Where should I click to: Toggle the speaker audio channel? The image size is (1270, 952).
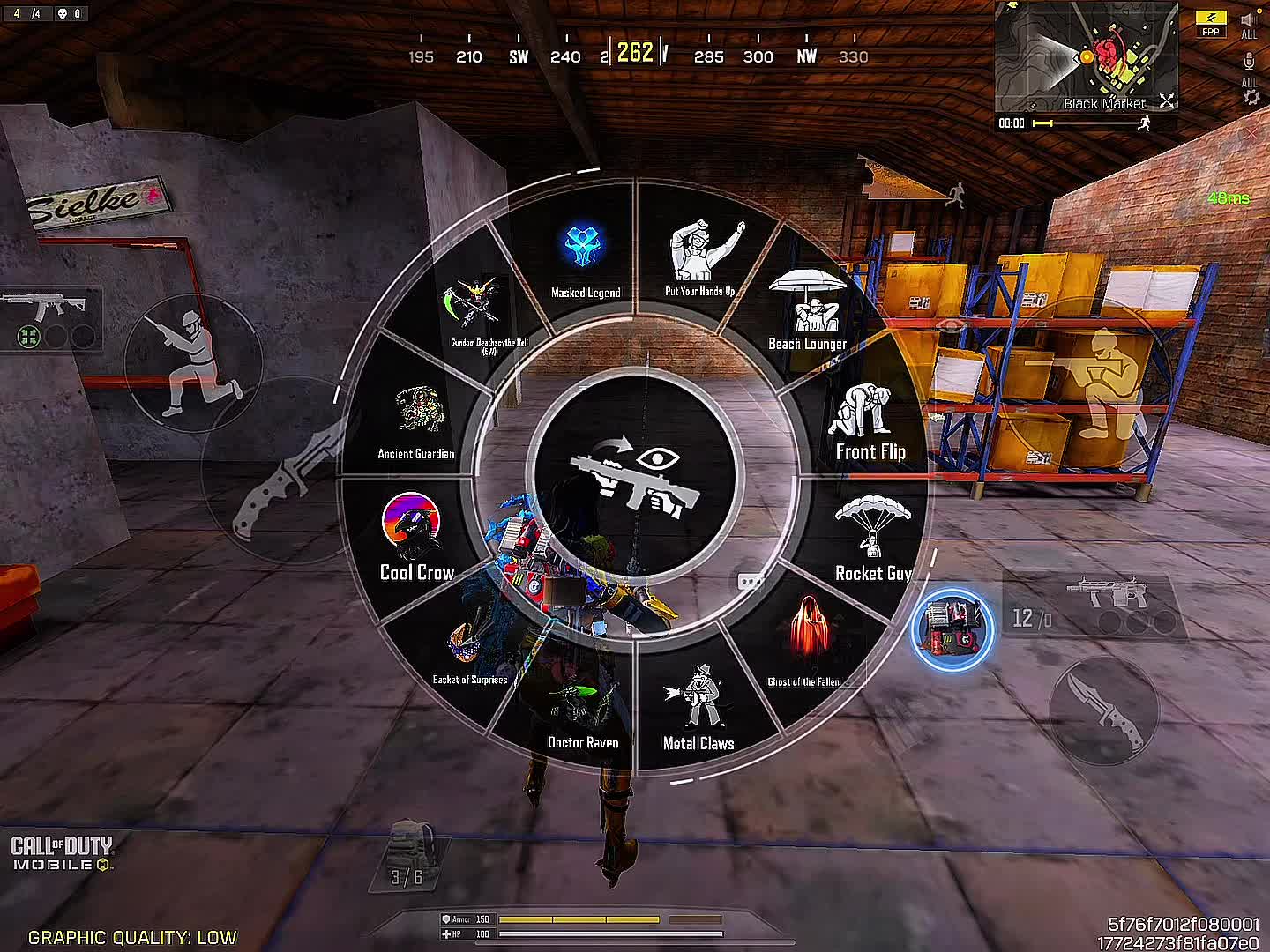tap(1250, 20)
